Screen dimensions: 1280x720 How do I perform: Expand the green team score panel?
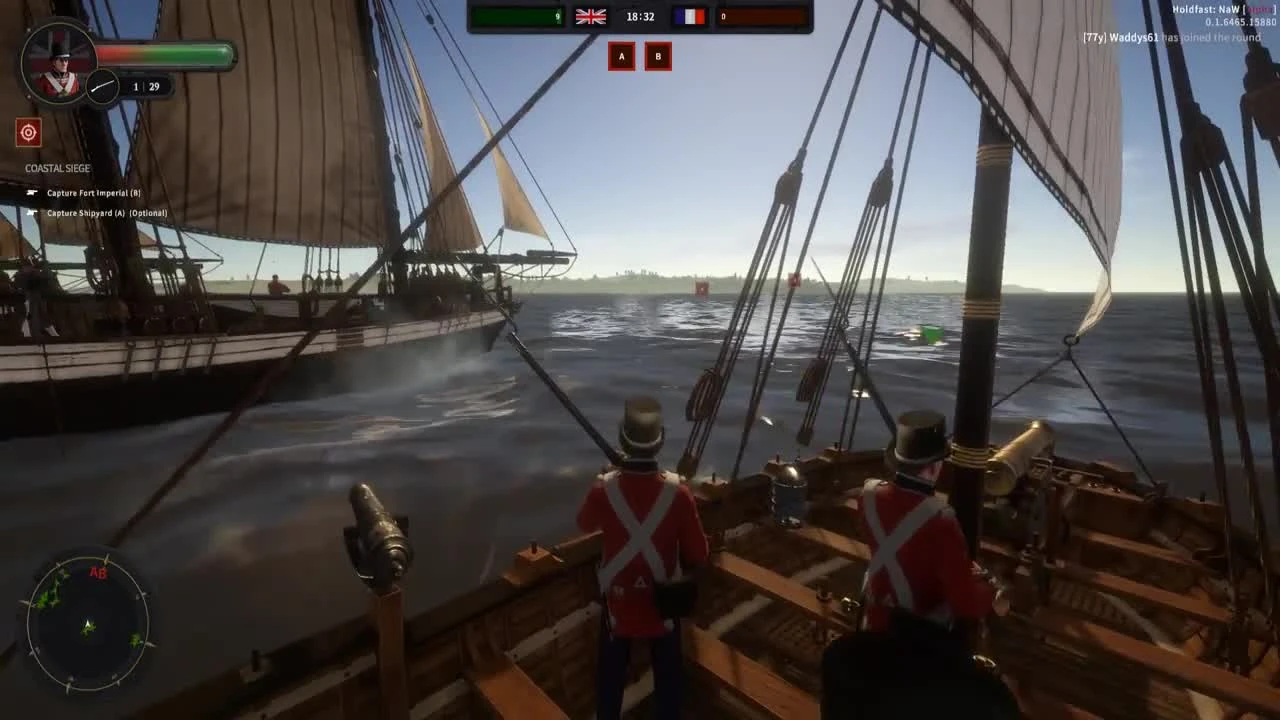pos(516,16)
